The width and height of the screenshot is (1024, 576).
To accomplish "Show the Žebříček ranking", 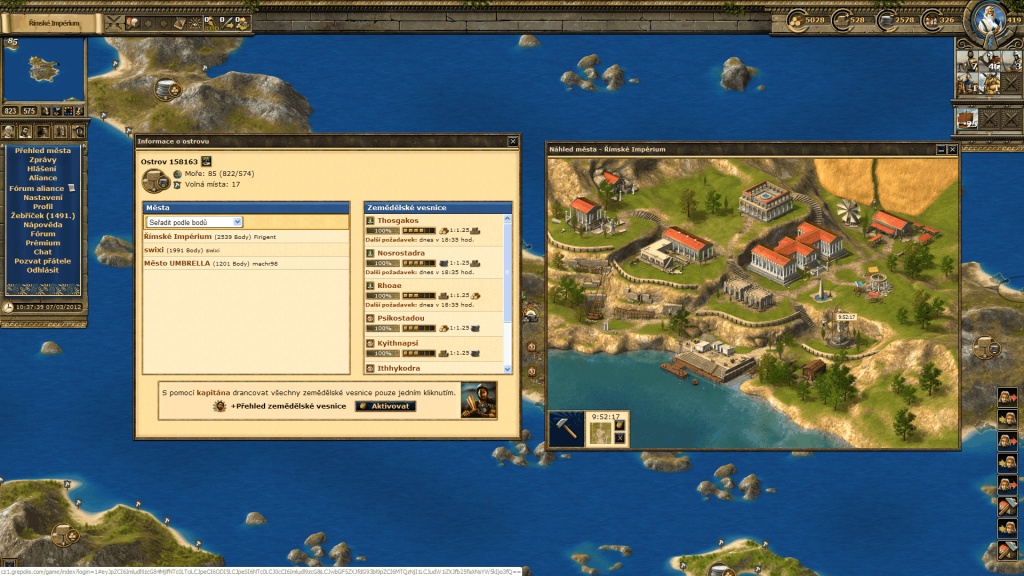I will click(42, 215).
